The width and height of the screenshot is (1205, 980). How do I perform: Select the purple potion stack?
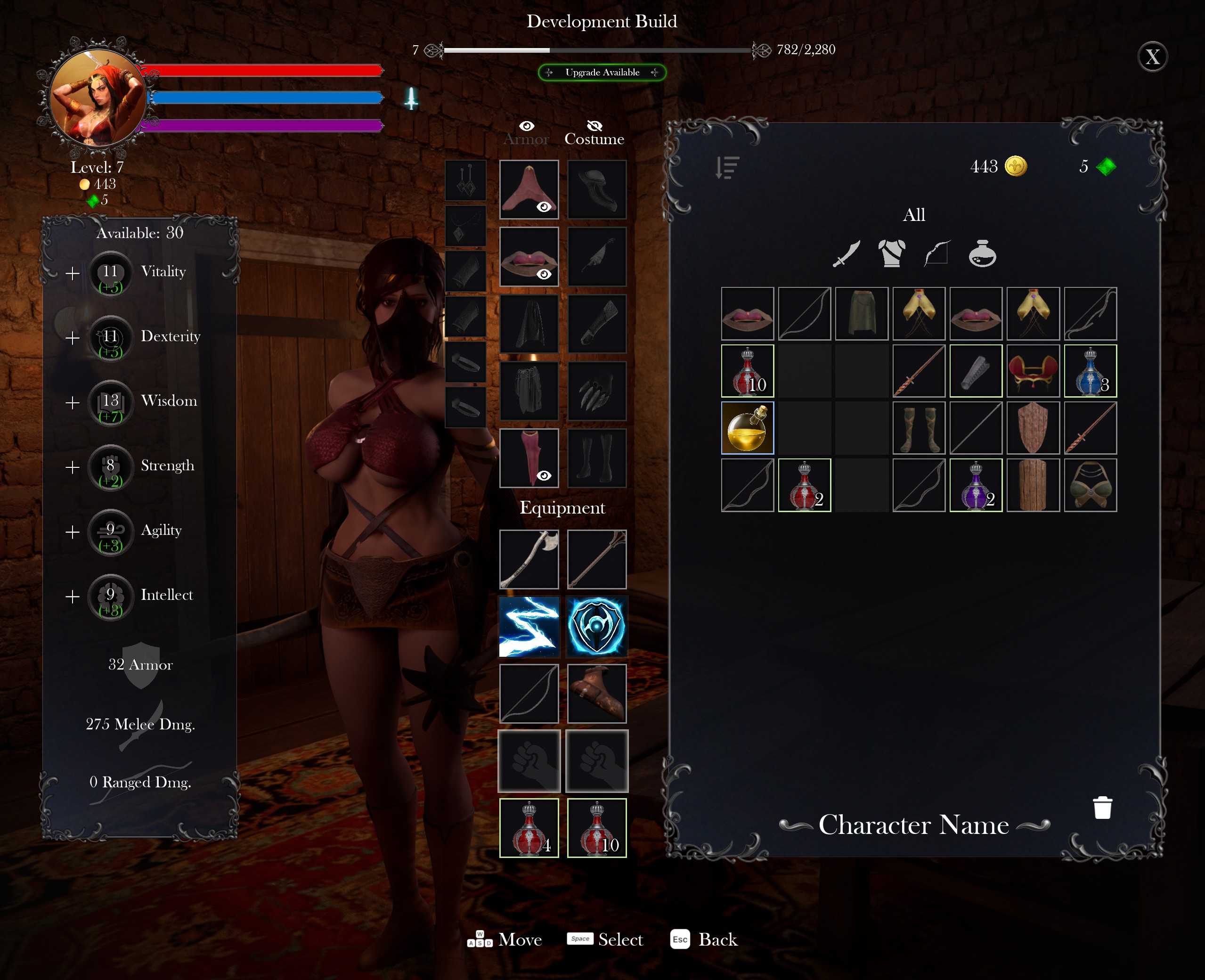point(976,485)
